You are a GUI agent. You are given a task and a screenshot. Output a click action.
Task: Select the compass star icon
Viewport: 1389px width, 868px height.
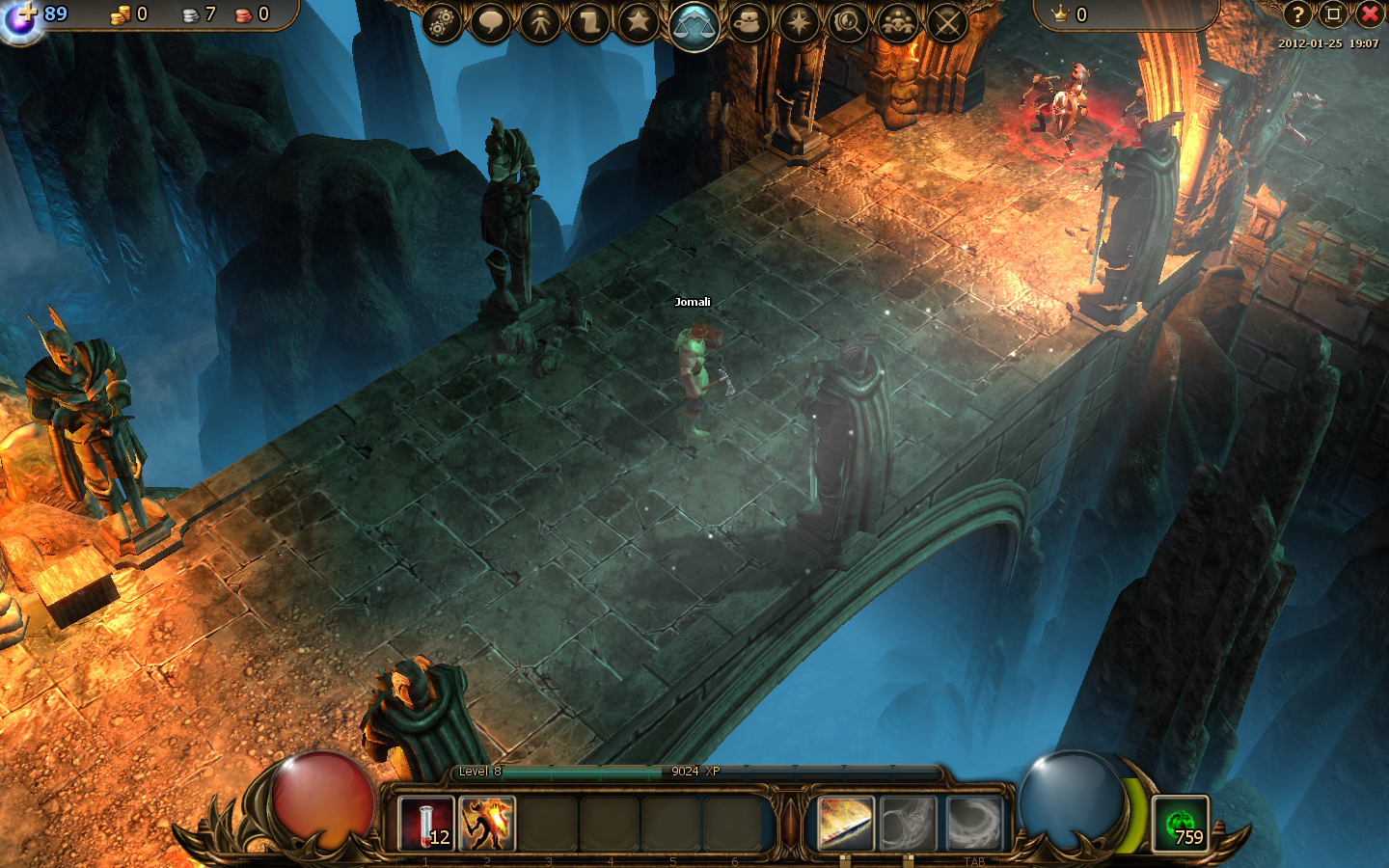point(799,22)
